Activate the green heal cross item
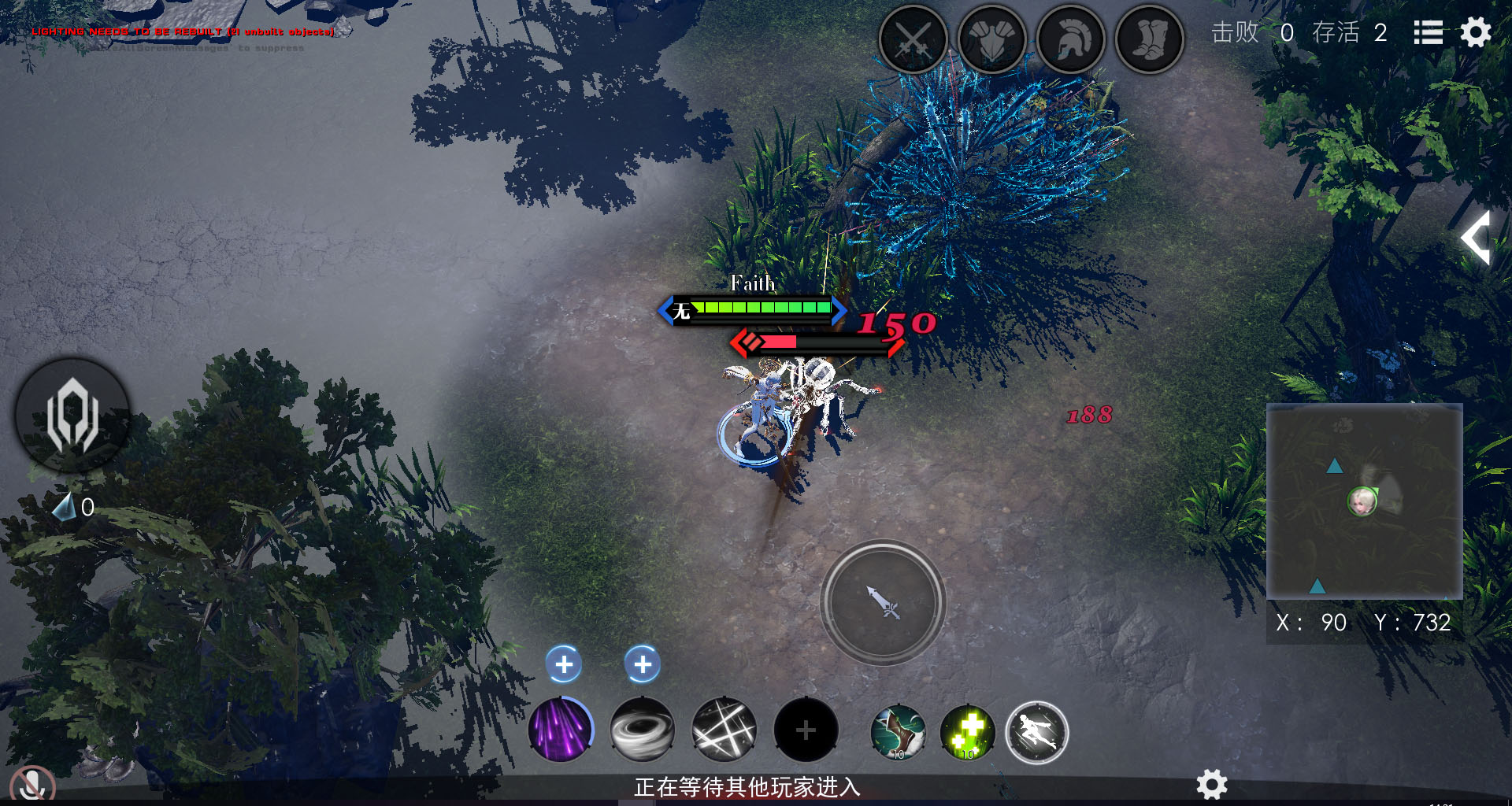Viewport: 1512px width, 806px height. pyautogui.click(x=968, y=732)
